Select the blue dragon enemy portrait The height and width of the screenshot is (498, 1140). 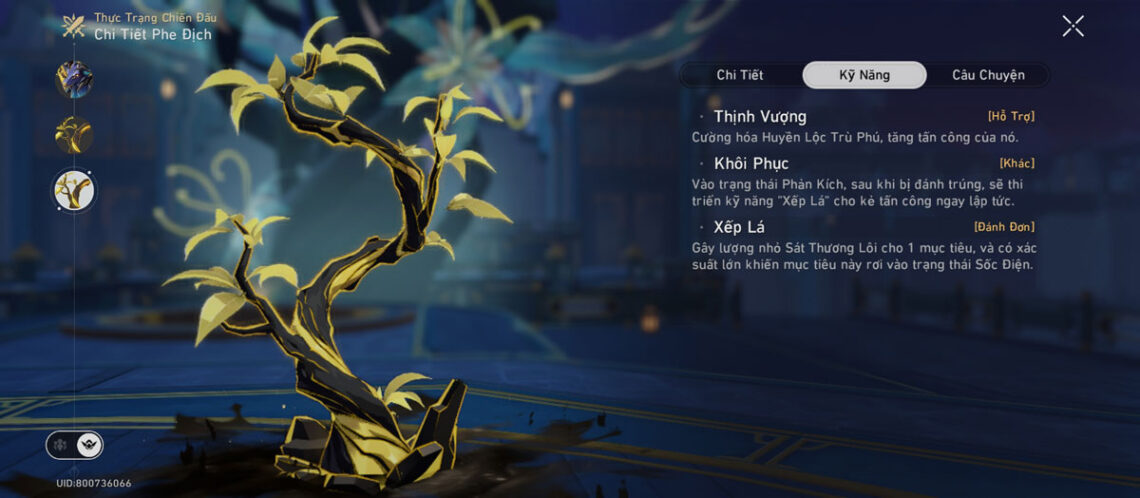(74, 79)
